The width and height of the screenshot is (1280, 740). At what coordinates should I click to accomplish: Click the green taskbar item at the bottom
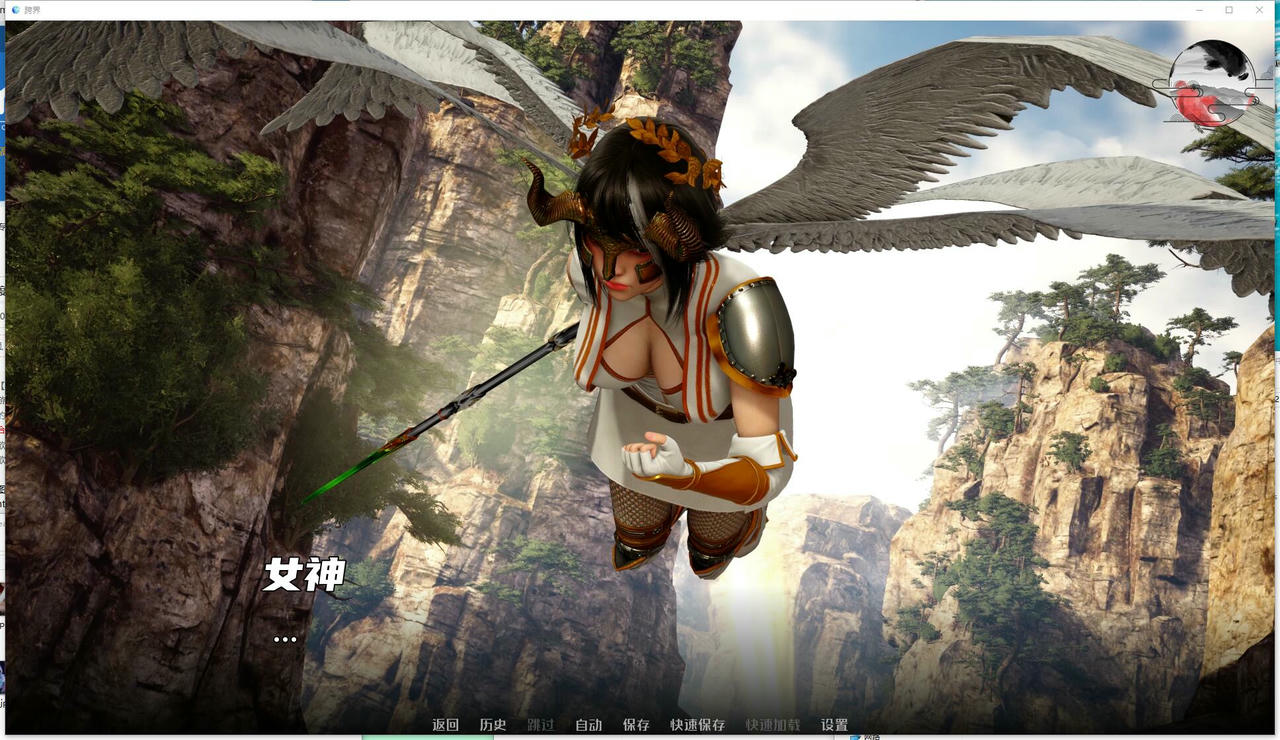point(430,737)
